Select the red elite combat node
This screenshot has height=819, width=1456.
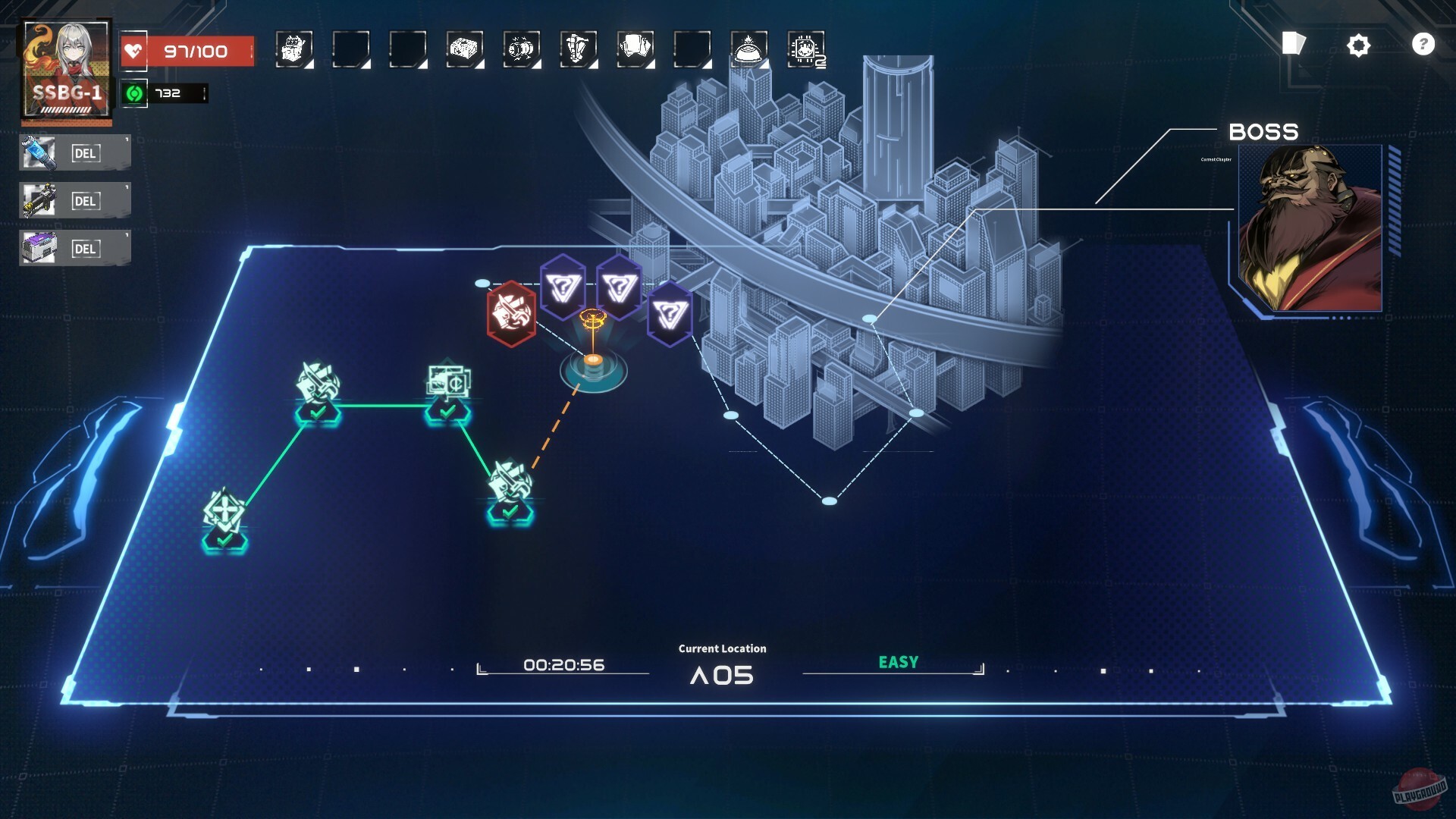tap(513, 313)
